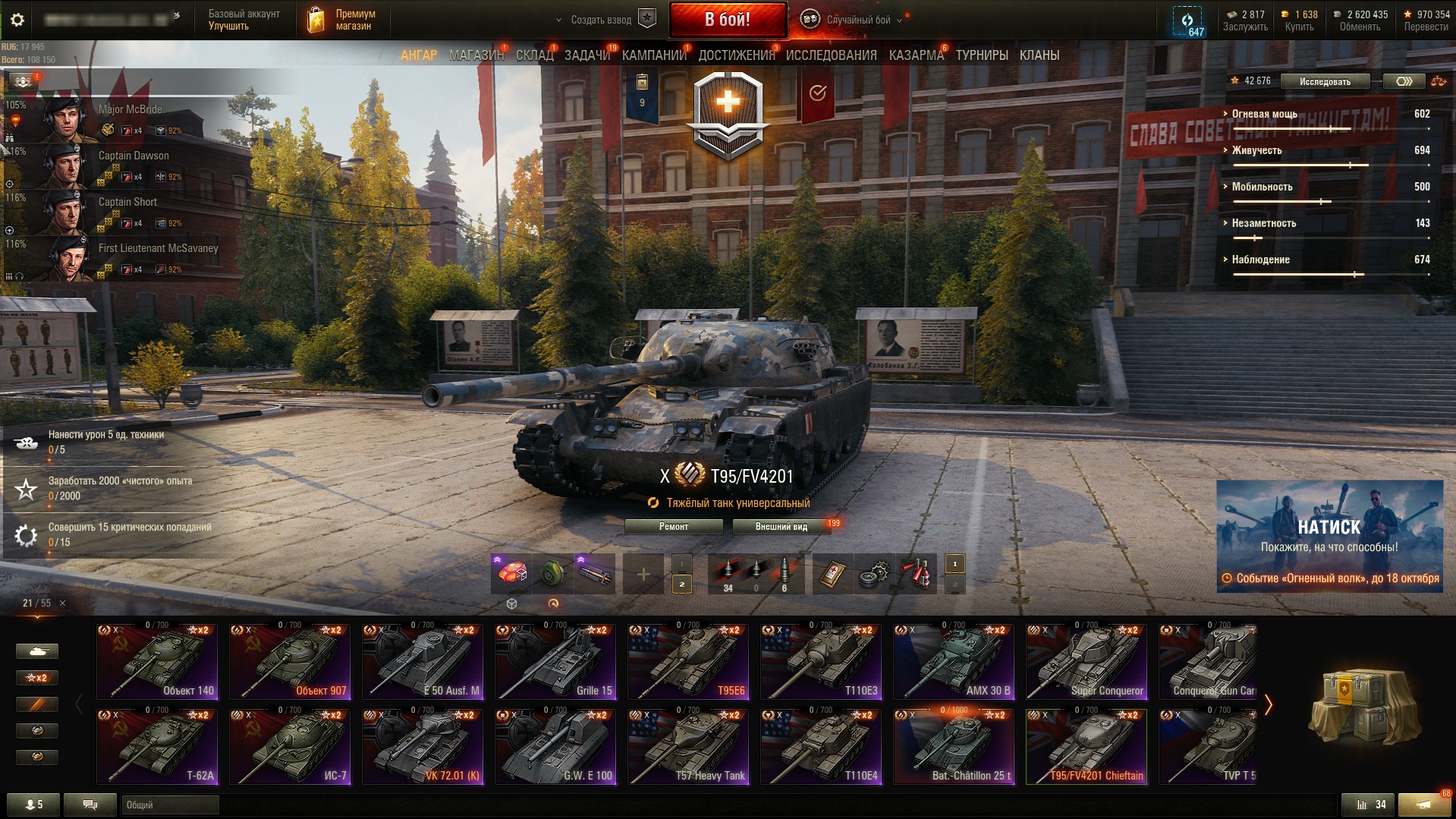Open the СКЛАД tab
This screenshot has height=819, width=1456.
534,55
